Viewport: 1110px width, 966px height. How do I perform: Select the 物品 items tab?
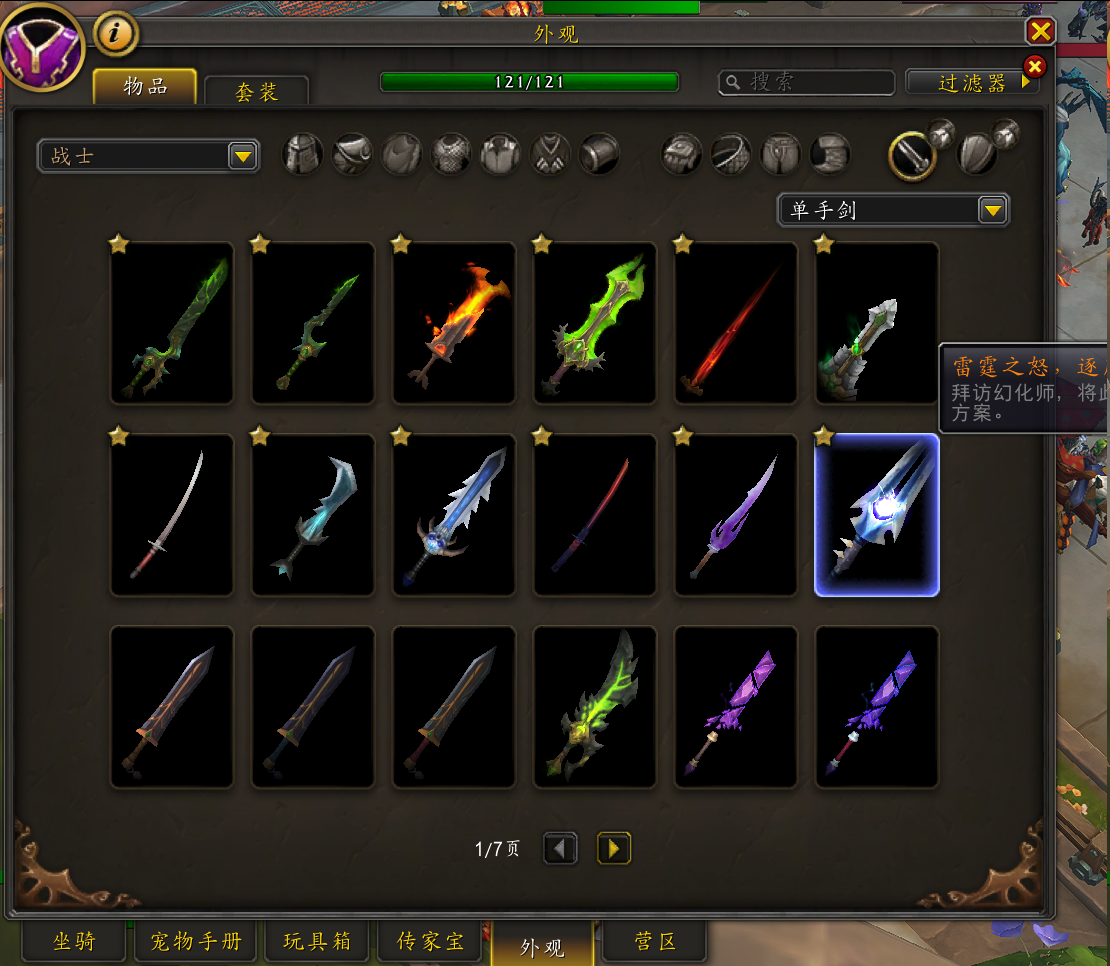tap(145, 86)
